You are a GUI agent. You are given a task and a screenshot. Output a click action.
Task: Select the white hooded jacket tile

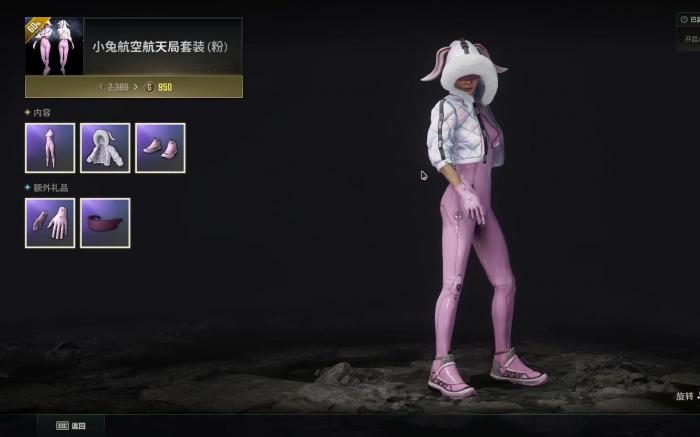pyautogui.click(x=105, y=148)
